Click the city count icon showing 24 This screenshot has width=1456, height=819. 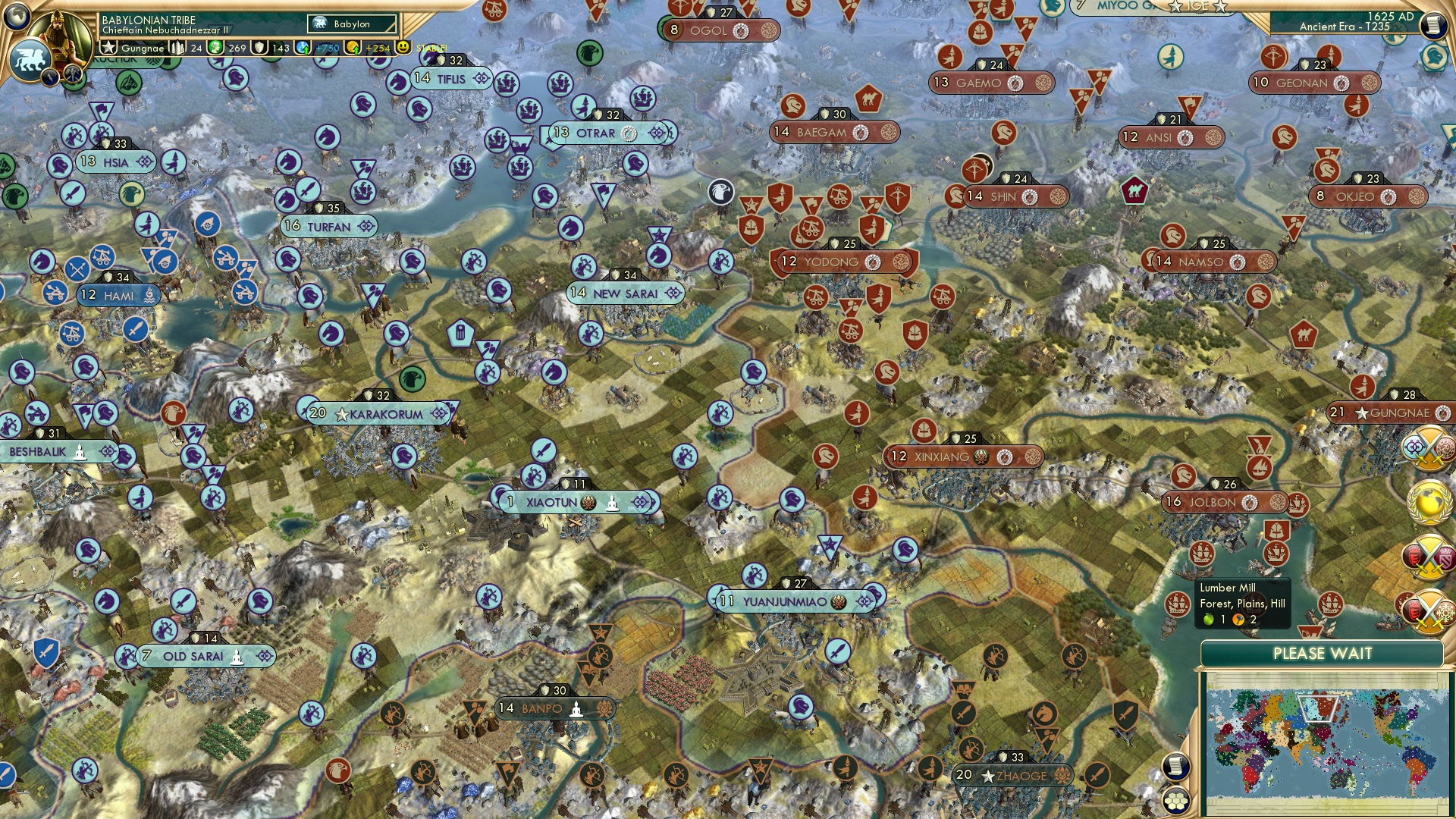[176, 48]
